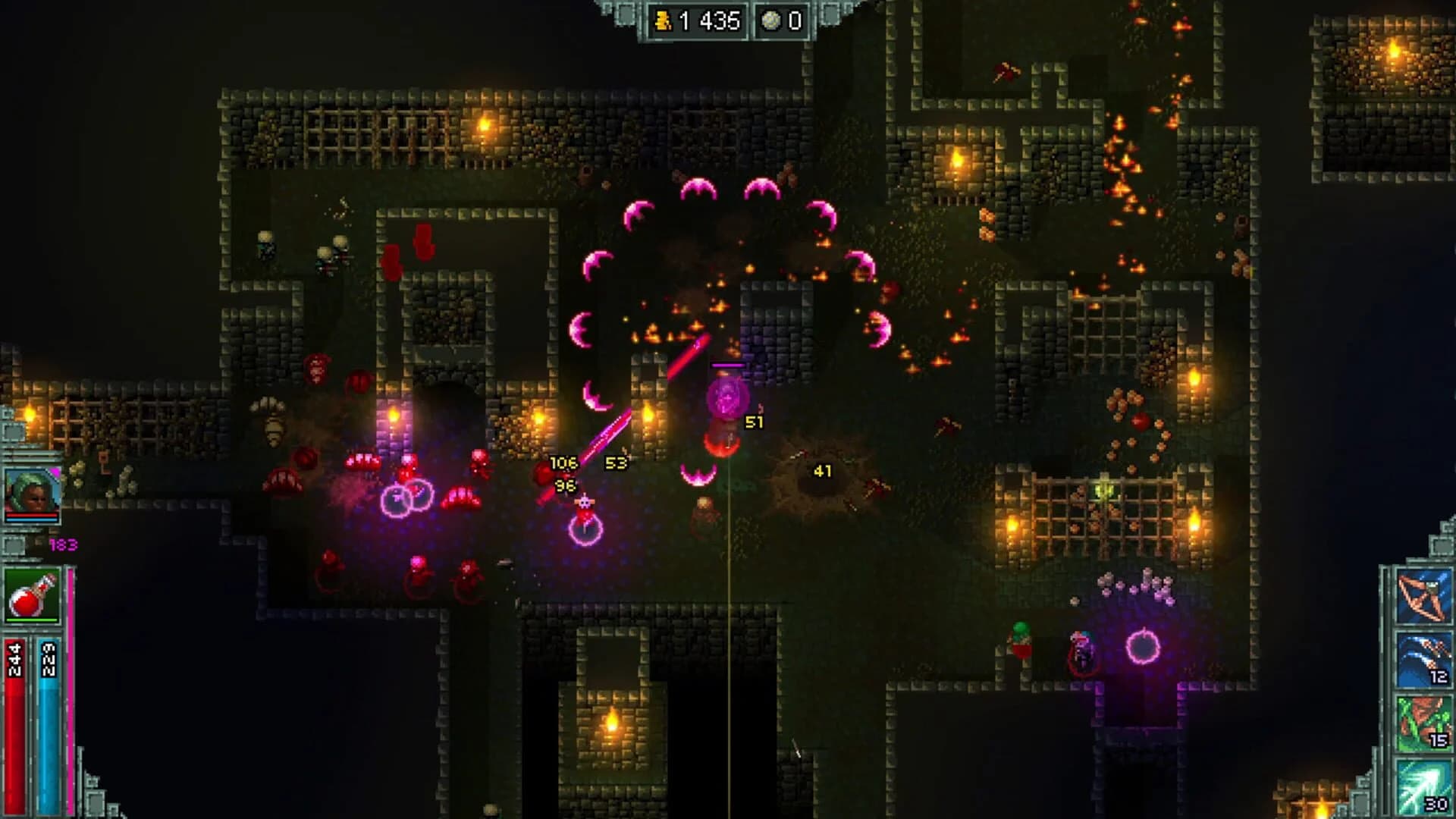
Task: Click the purple 183 experience number
Action: 64,544
